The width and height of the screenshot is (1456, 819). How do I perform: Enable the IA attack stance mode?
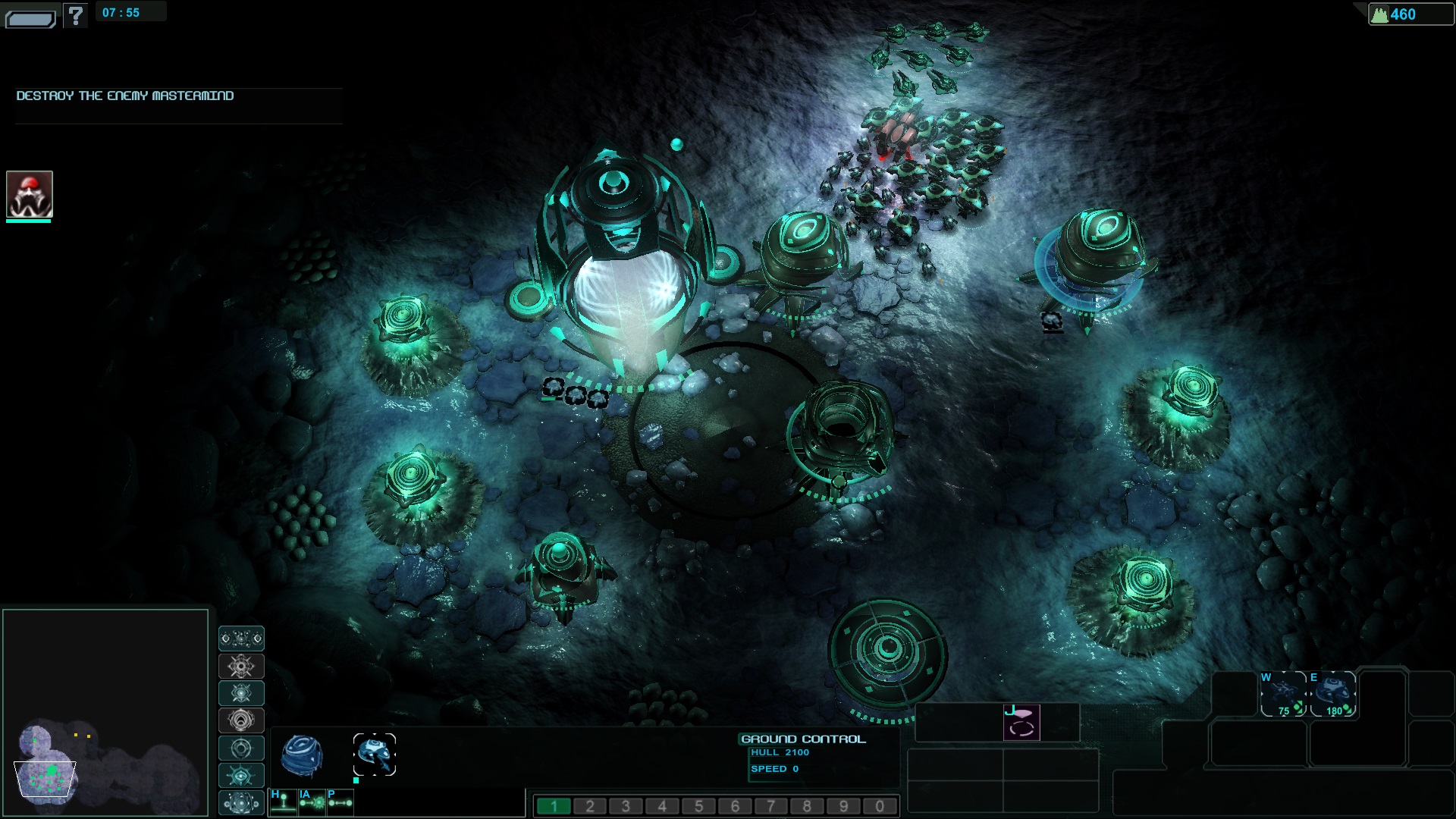click(x=312, y=802)
